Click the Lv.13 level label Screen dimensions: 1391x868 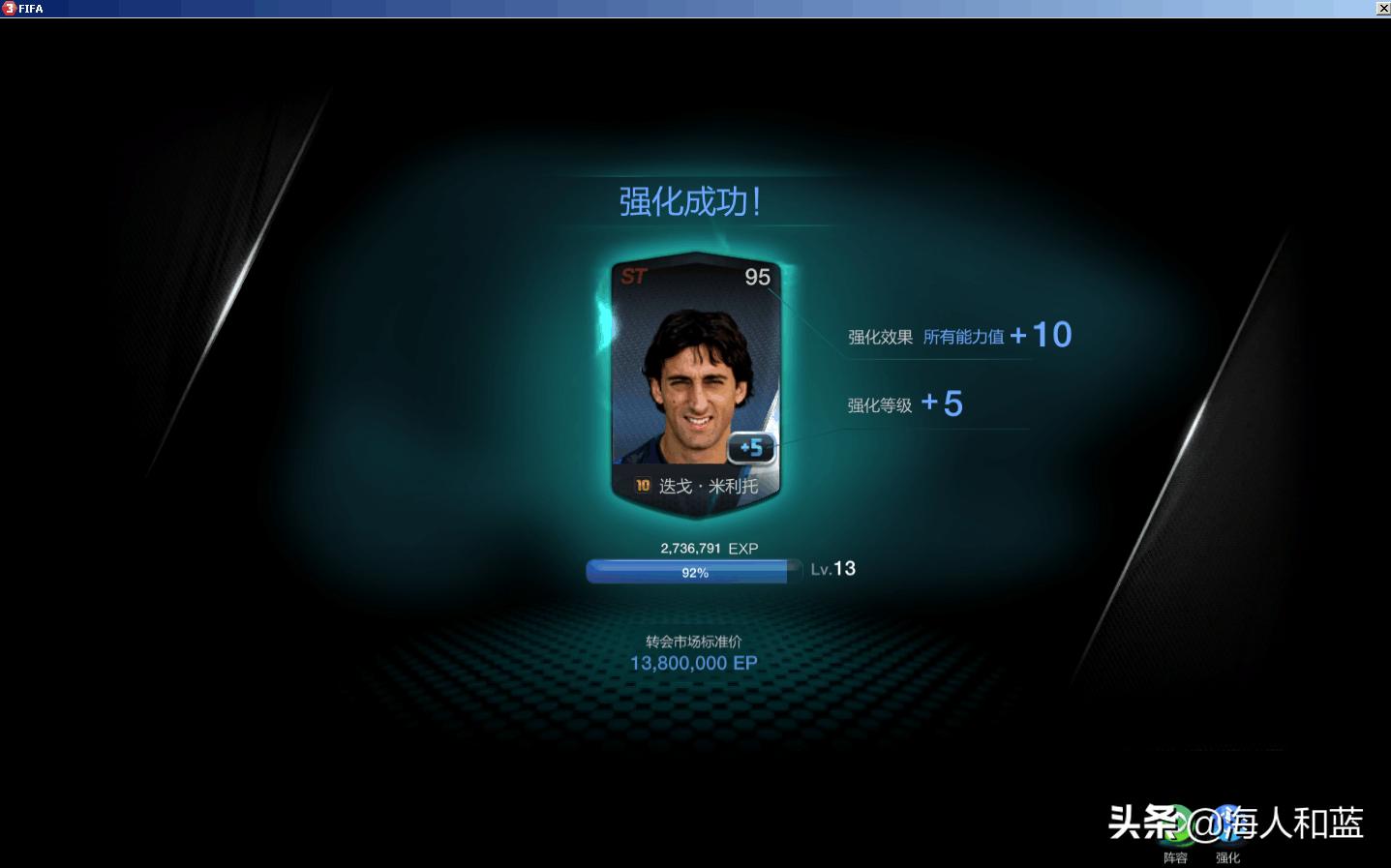pyautogui.click(x=835, y=569)
